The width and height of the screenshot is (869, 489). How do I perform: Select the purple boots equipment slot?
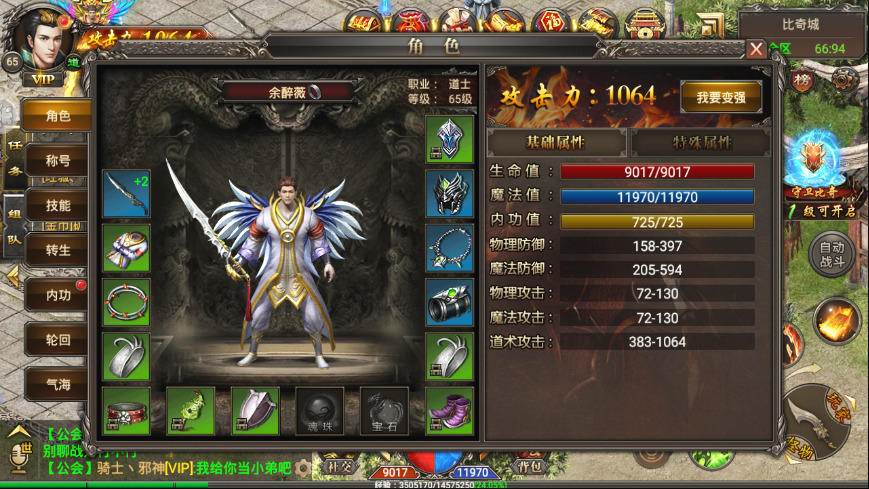(x=450, y=410)
